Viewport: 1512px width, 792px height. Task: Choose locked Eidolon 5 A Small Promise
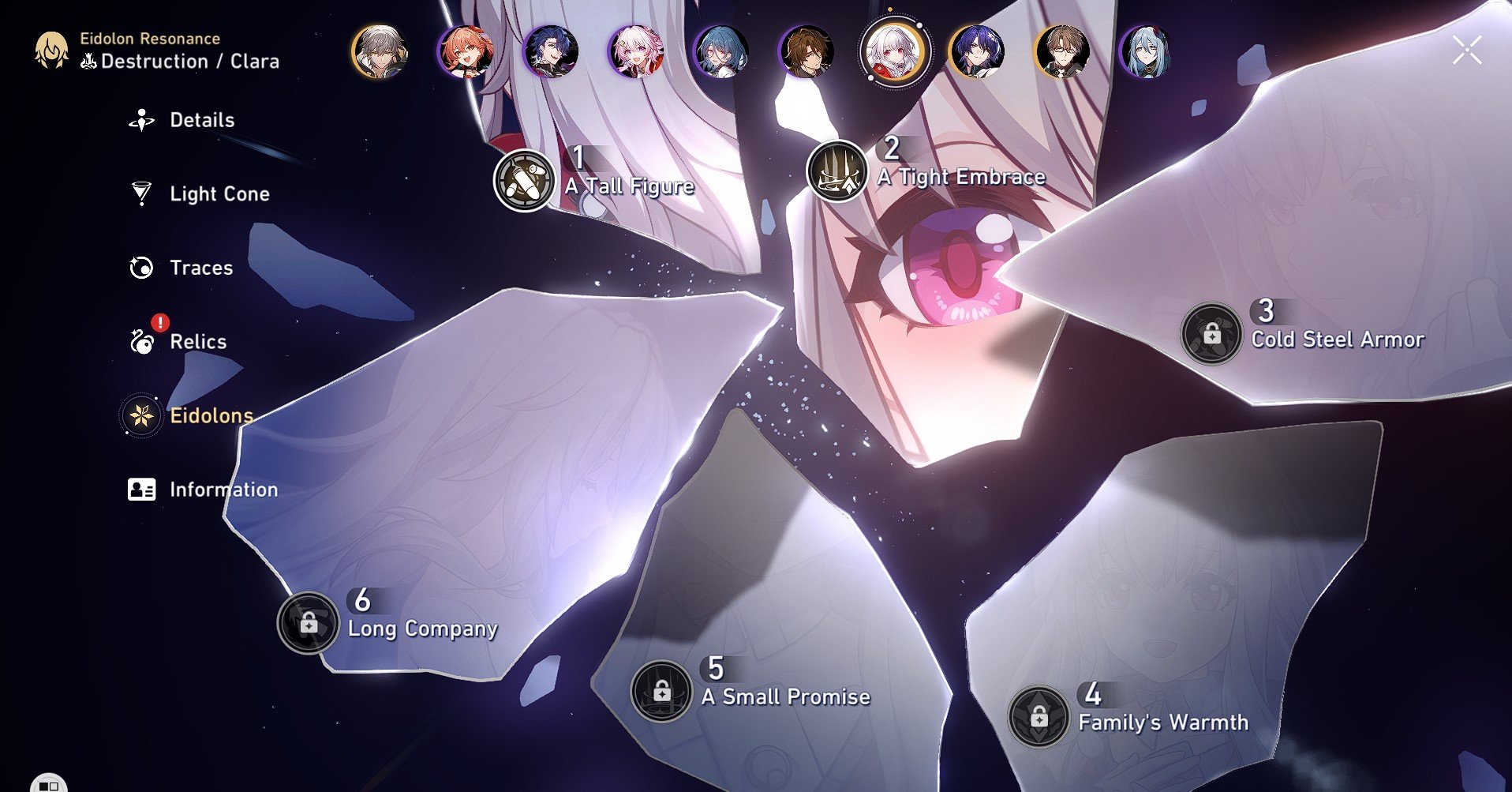coord(661,691)
